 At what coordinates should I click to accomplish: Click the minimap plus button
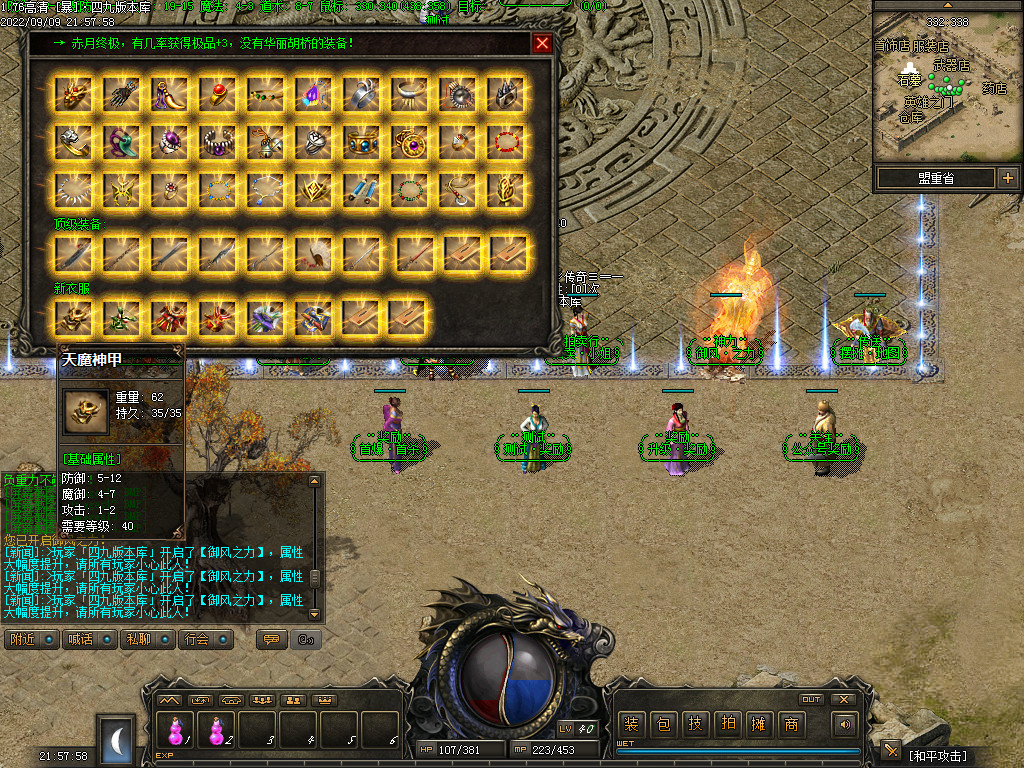1007,178
